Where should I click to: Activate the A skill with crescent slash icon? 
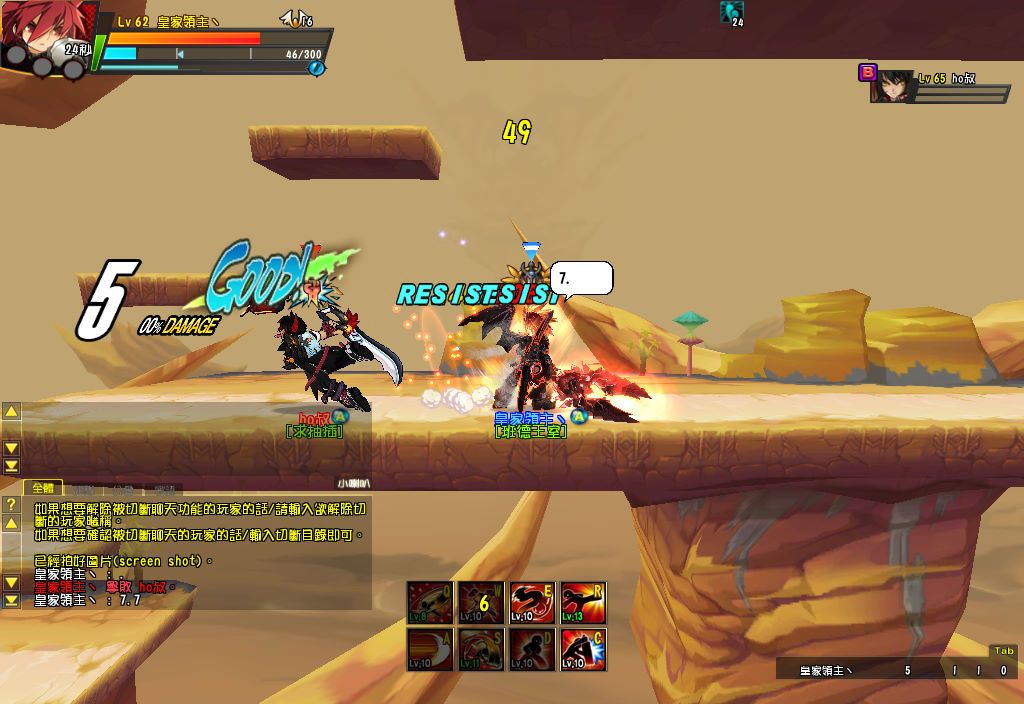[x=430, y=650]
